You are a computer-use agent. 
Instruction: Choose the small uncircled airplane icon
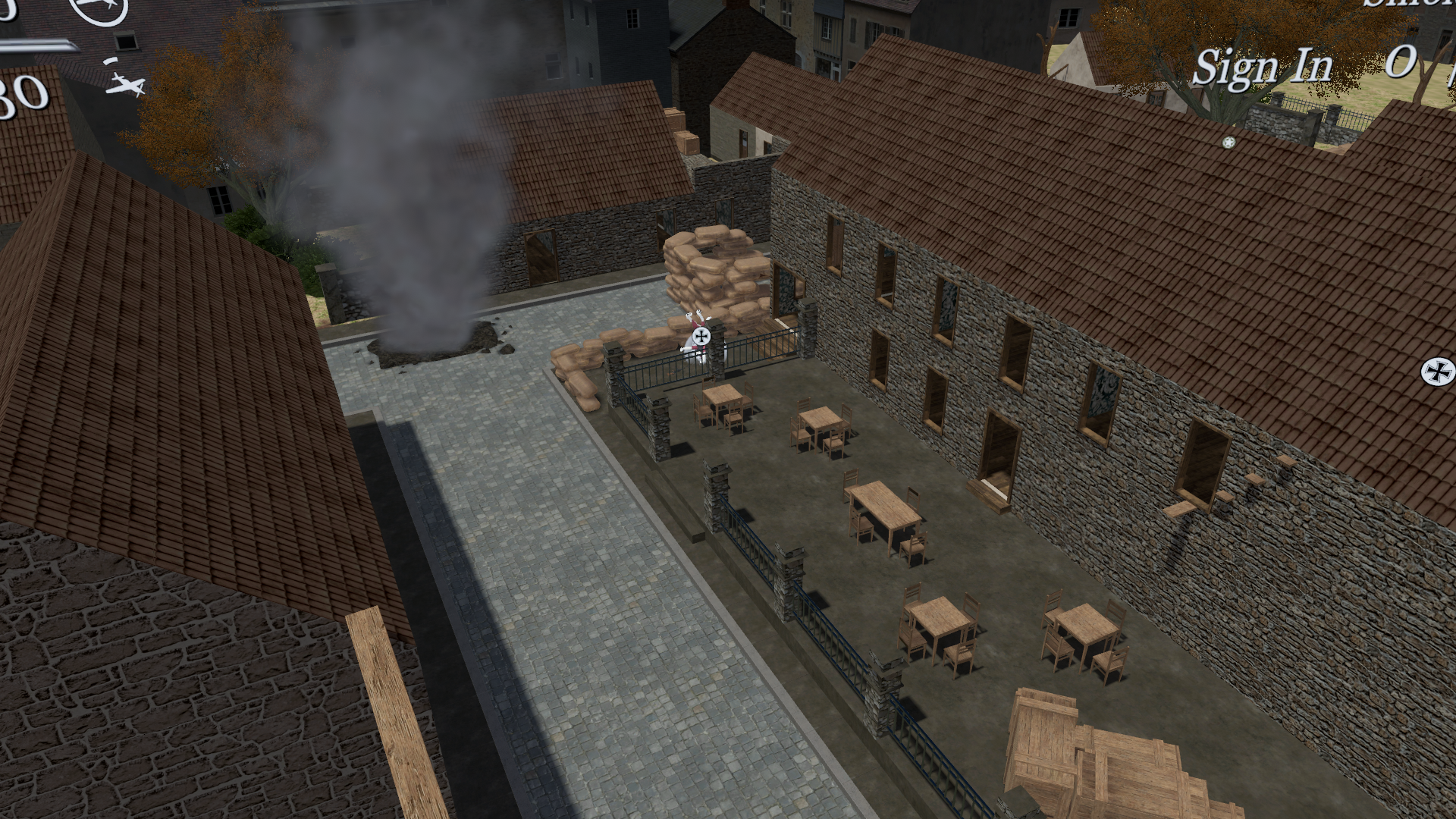(x=125, y=83)
